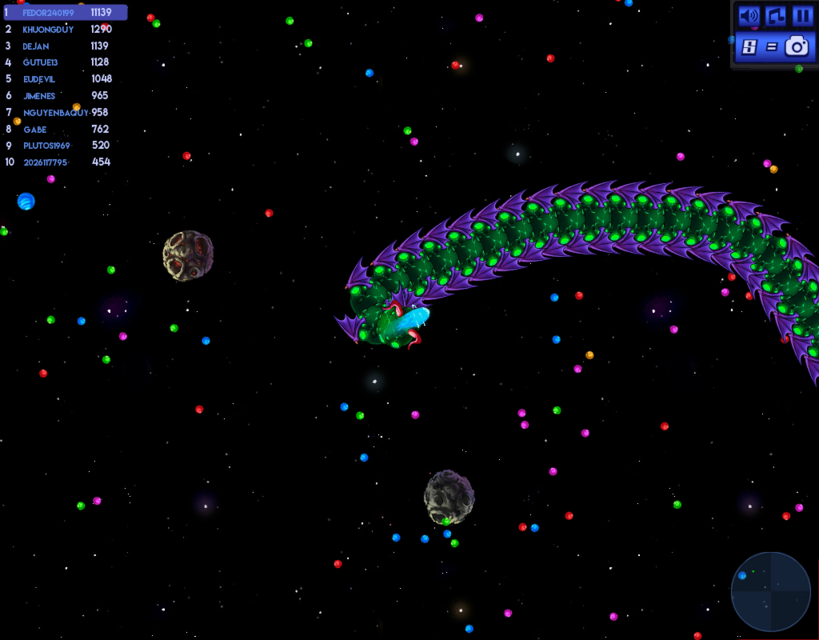The height and width of the screenshot is (640, 819).
Task: Click the GUTUE13 leaderboard entry
Action: (x=41, y=62)
